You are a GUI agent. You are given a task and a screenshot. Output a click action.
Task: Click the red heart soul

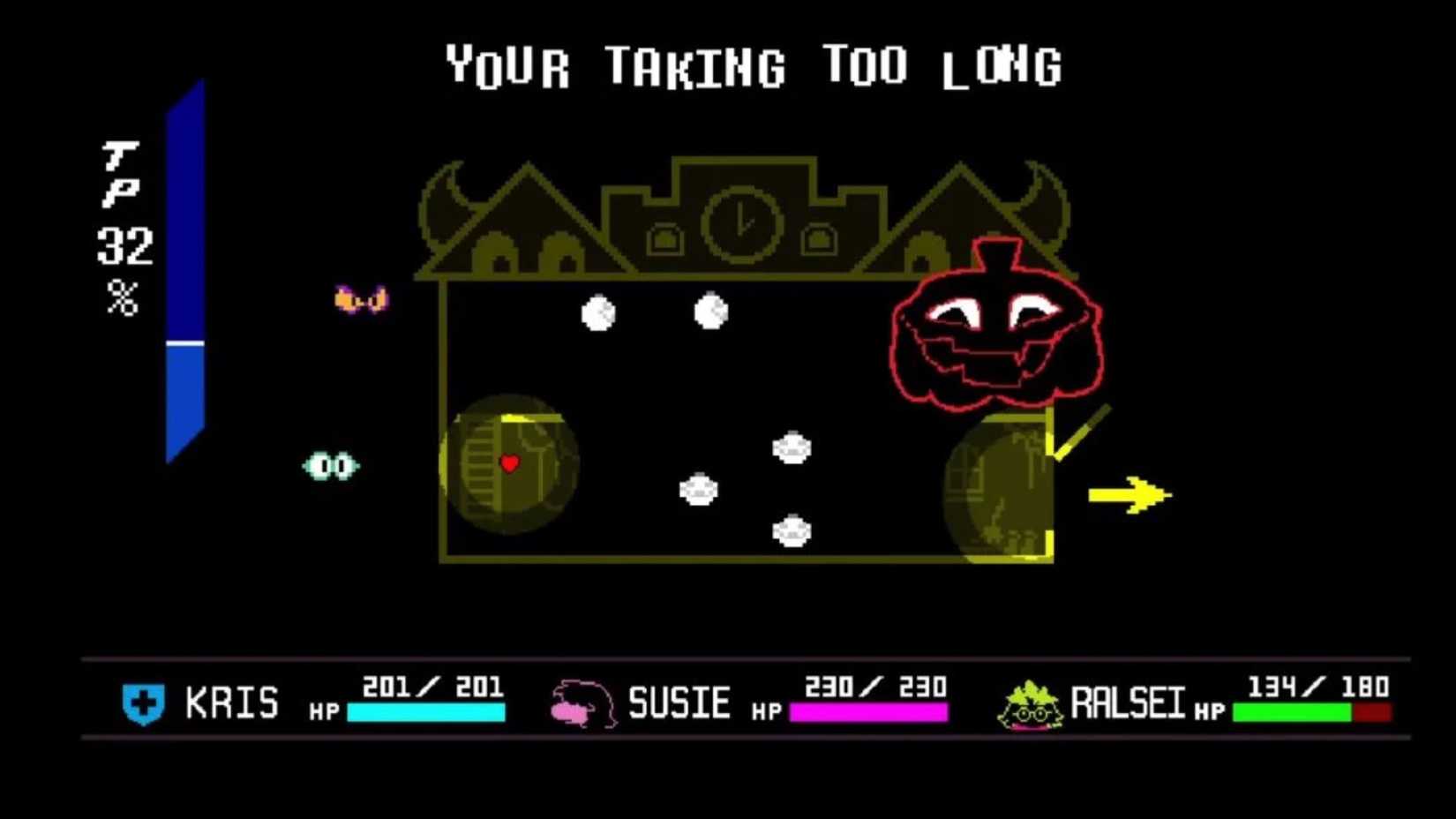510,462
